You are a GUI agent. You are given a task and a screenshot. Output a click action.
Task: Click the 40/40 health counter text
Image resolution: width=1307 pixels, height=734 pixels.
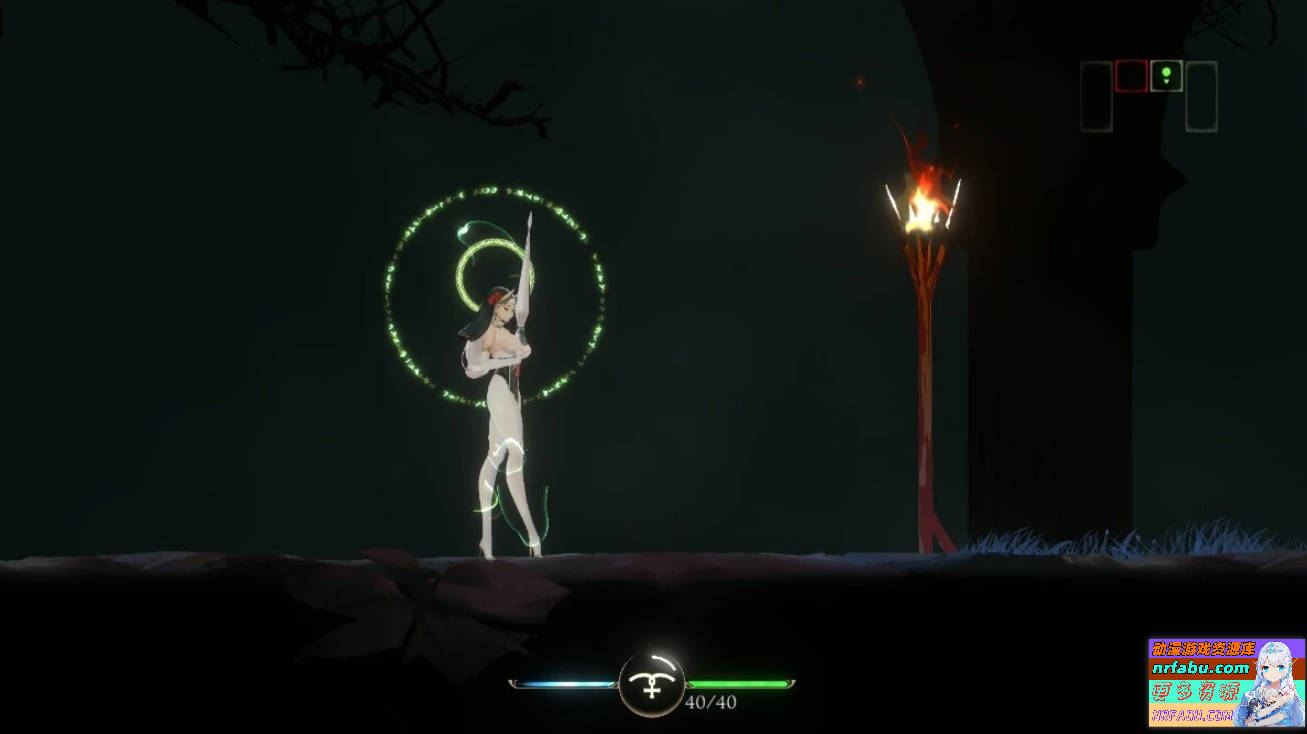click(x=711, y=702)
